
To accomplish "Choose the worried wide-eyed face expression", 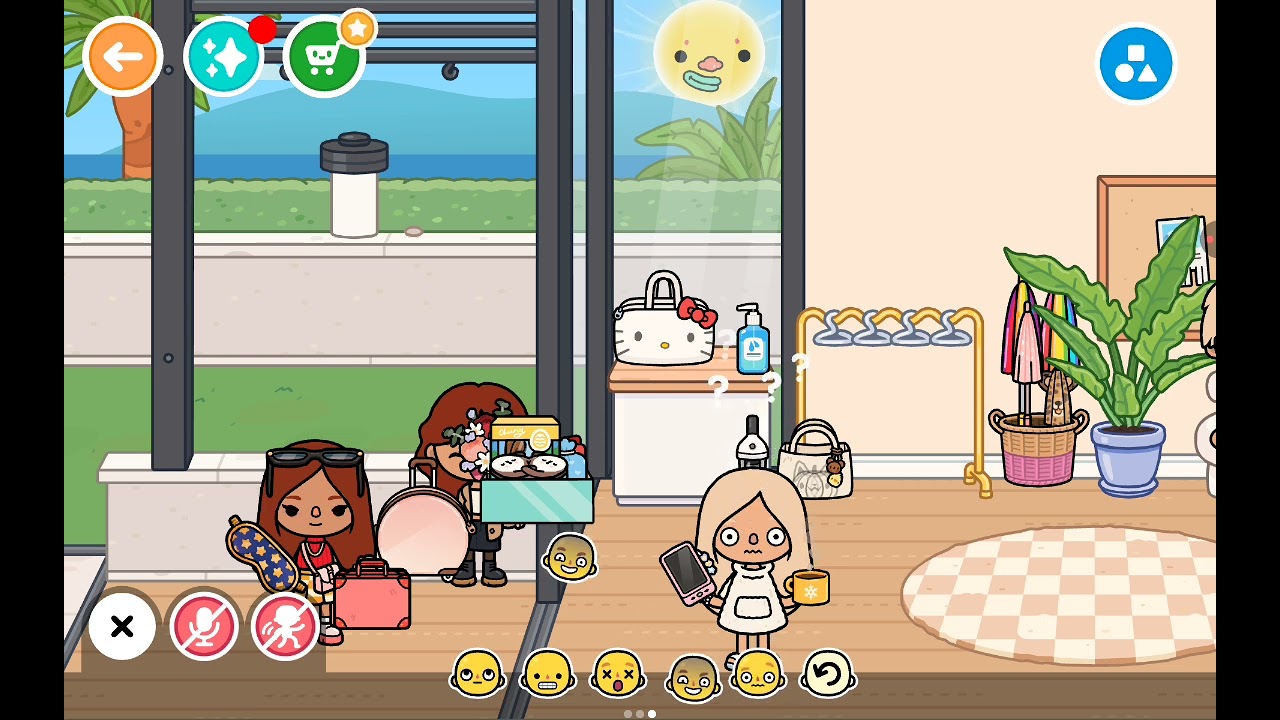I will (x=757, y=673).
